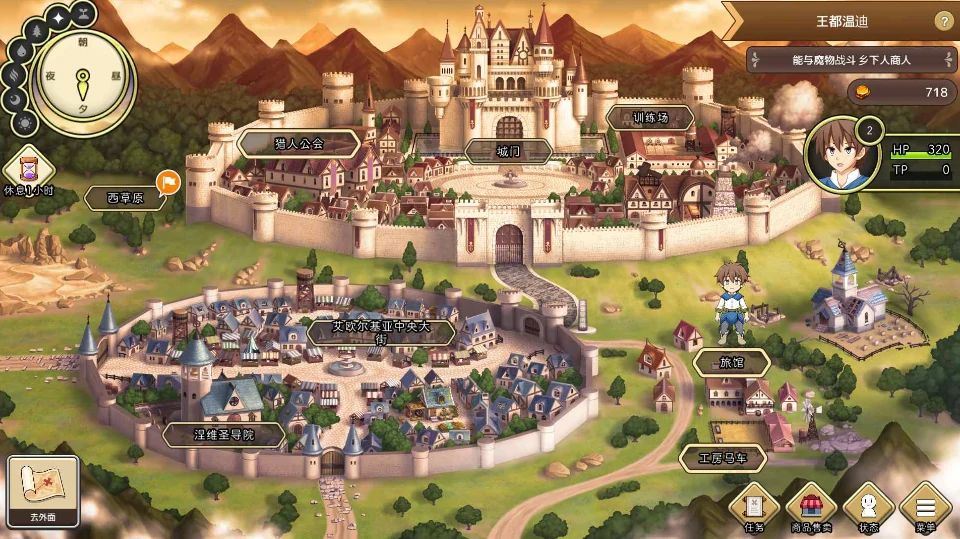Open the 任务 quest scroll button

tap(754, 507)
